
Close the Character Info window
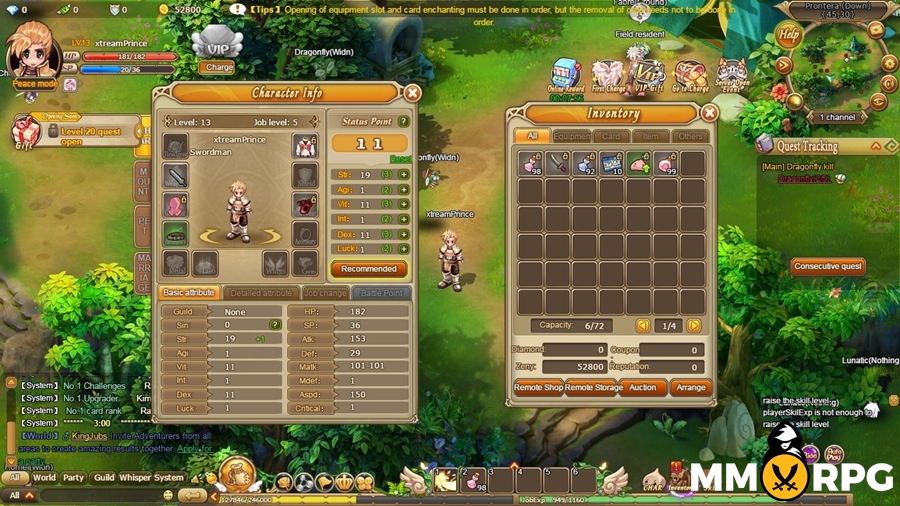412,93
